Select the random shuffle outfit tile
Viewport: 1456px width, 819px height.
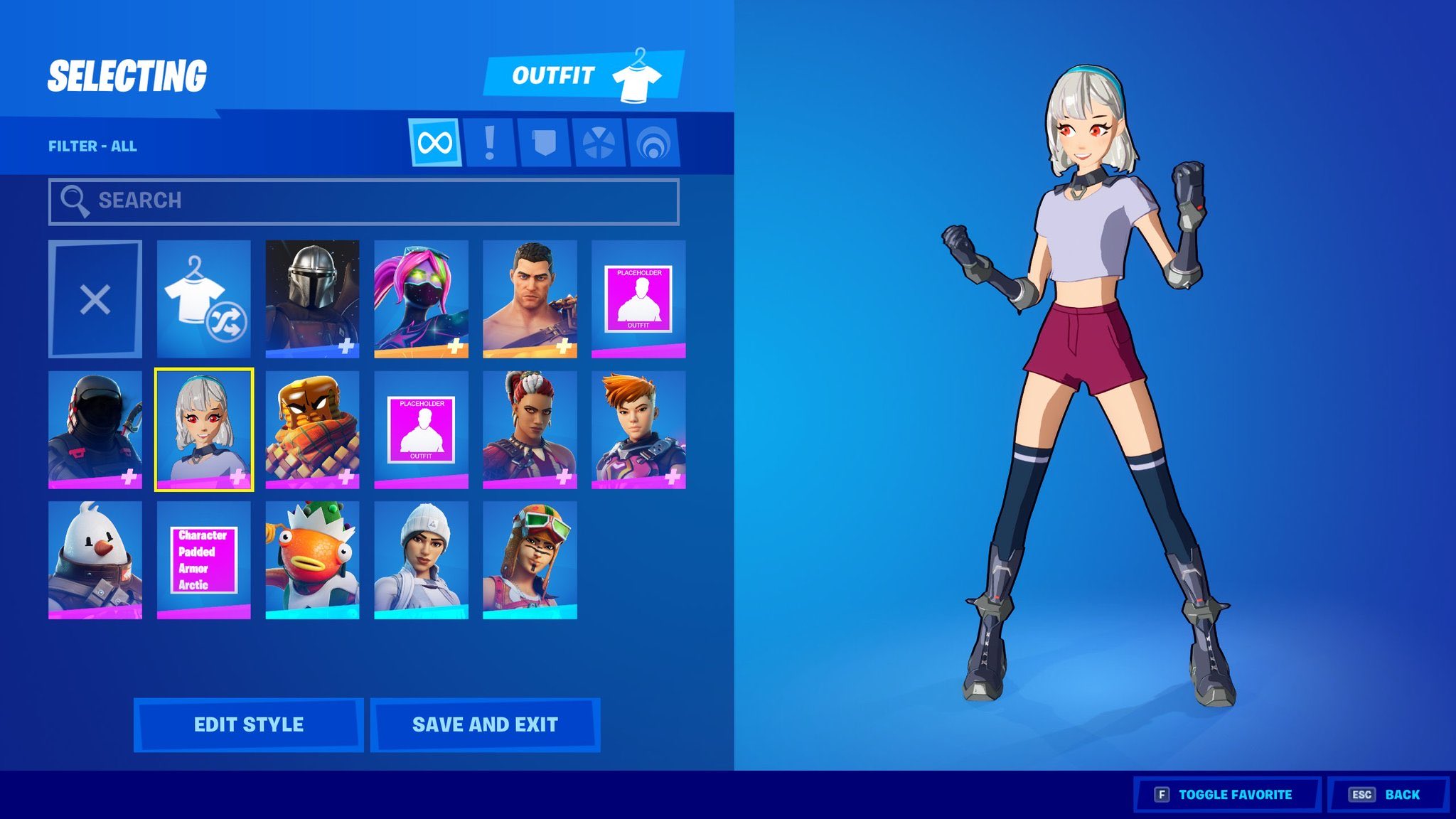tap(204, 299)
